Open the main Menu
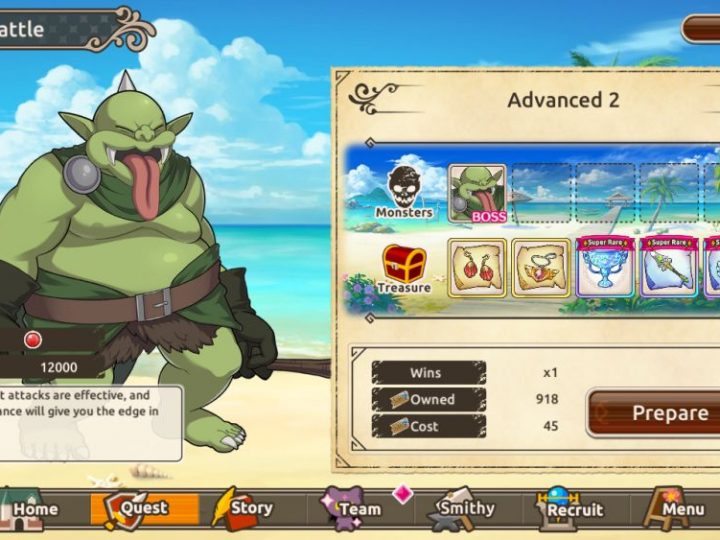The height and width of the screenshot is (540, 720). click(x=674, y=508)
